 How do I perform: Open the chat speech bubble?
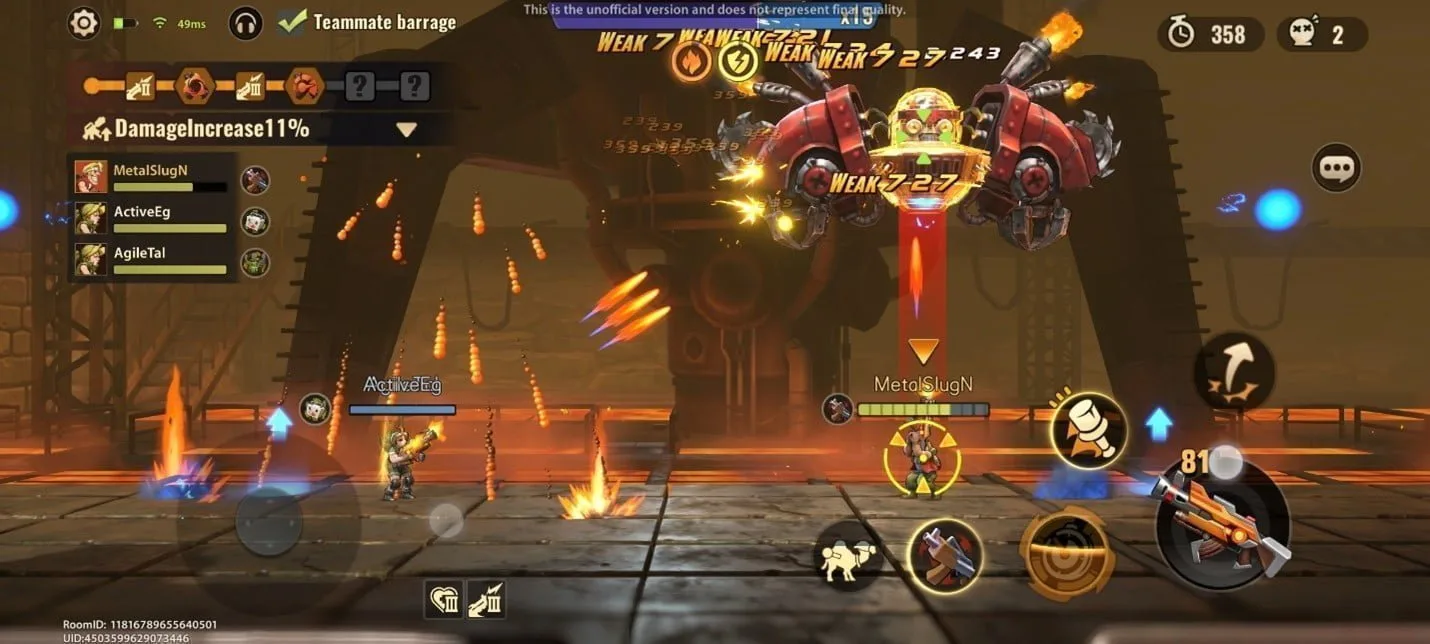pyautogui.click(x=1336, y=168)
